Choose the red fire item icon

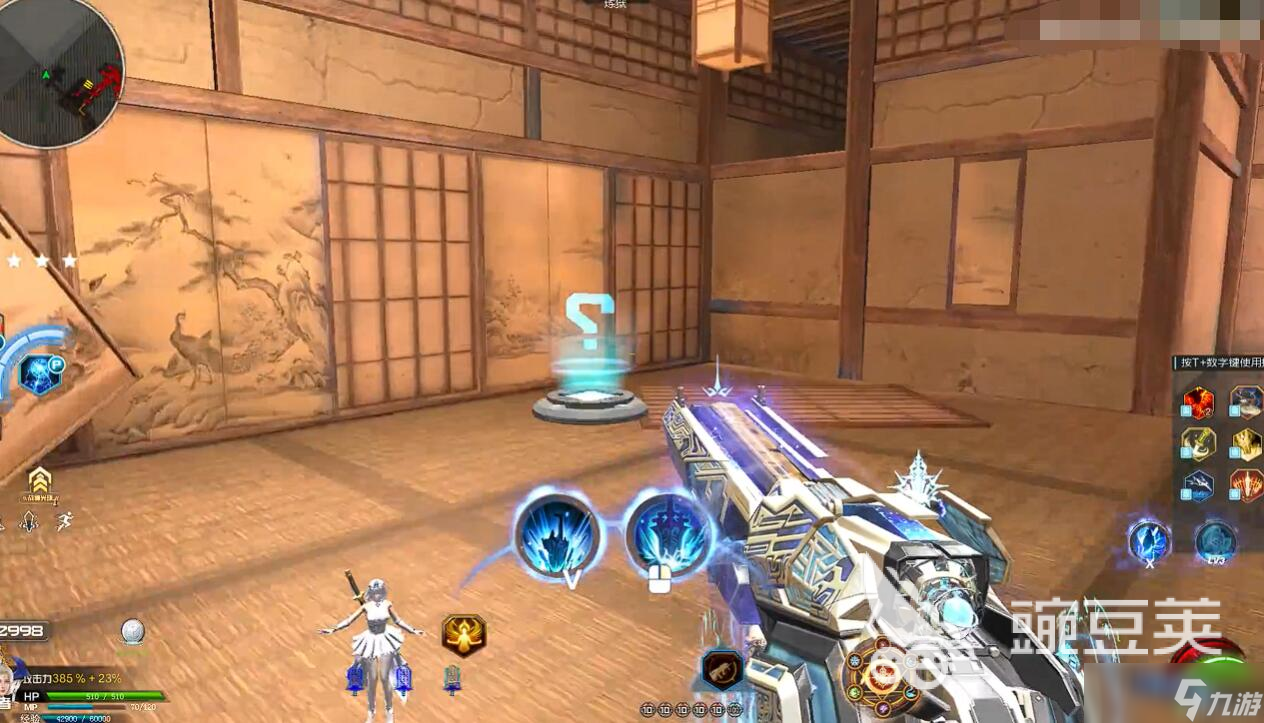click(1198, 401)
